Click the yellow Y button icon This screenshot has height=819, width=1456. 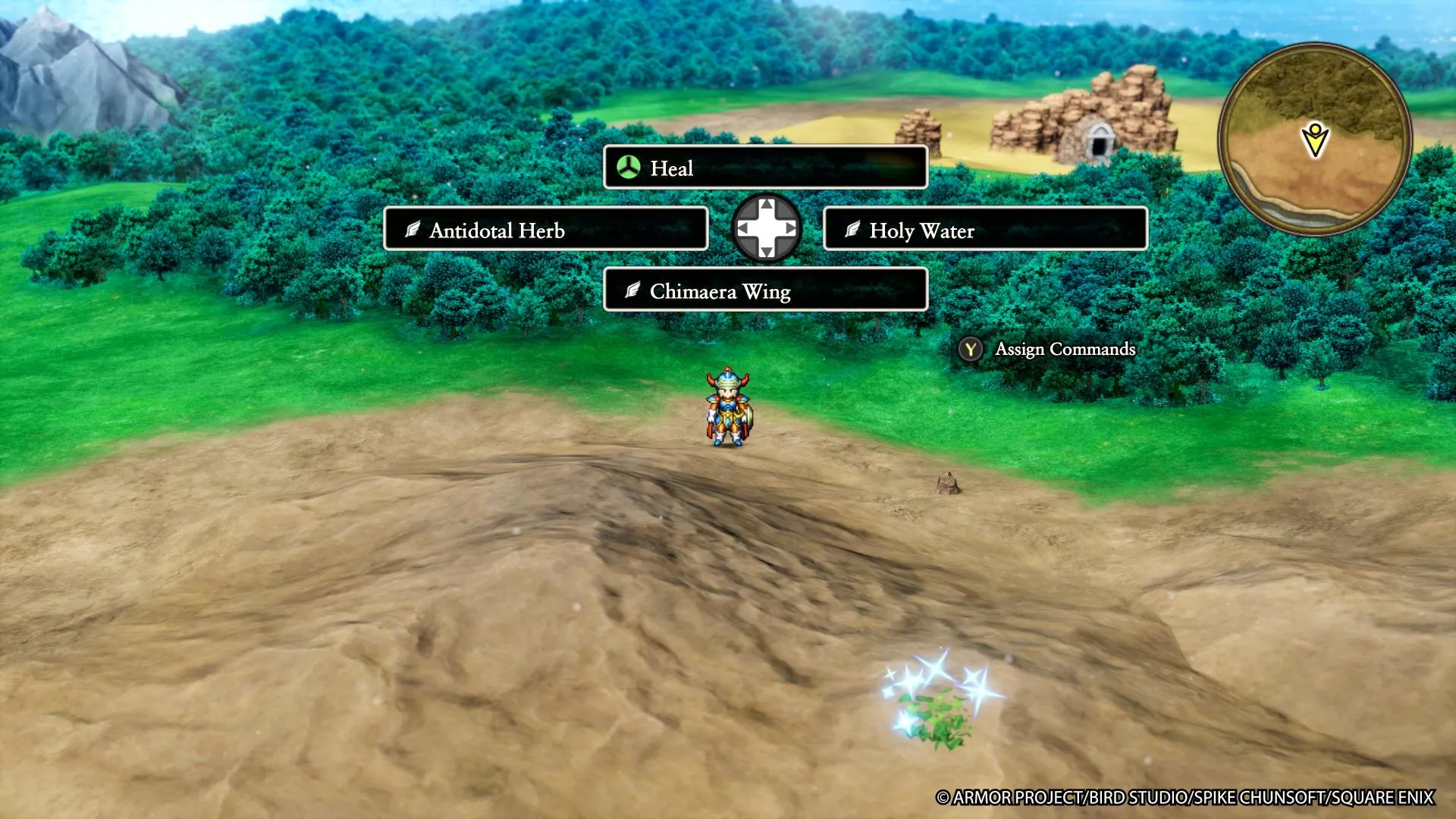(x=970, y=350)
